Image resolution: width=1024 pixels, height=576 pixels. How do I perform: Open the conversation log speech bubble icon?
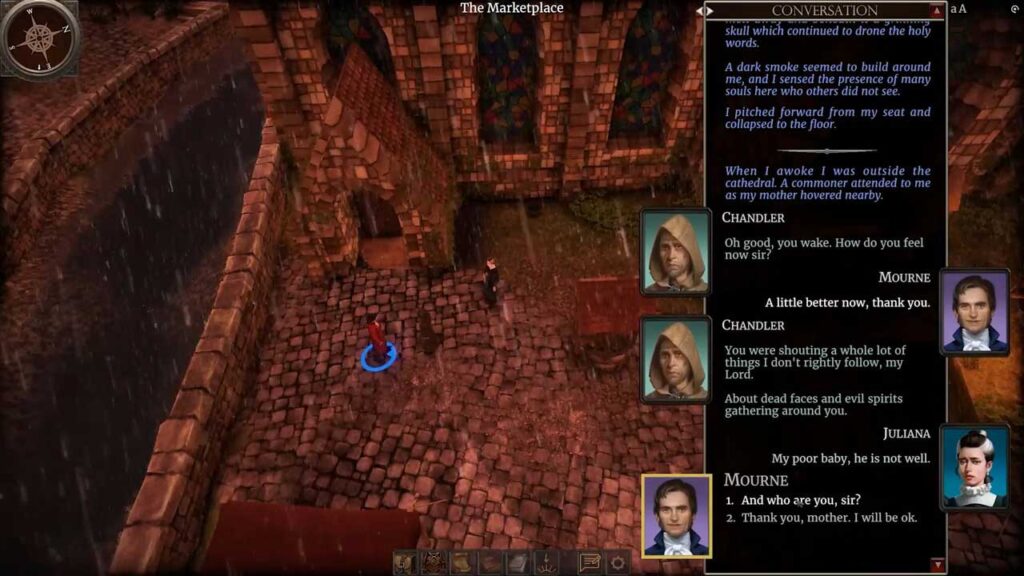pyautogui.click(x=590, y=563)
